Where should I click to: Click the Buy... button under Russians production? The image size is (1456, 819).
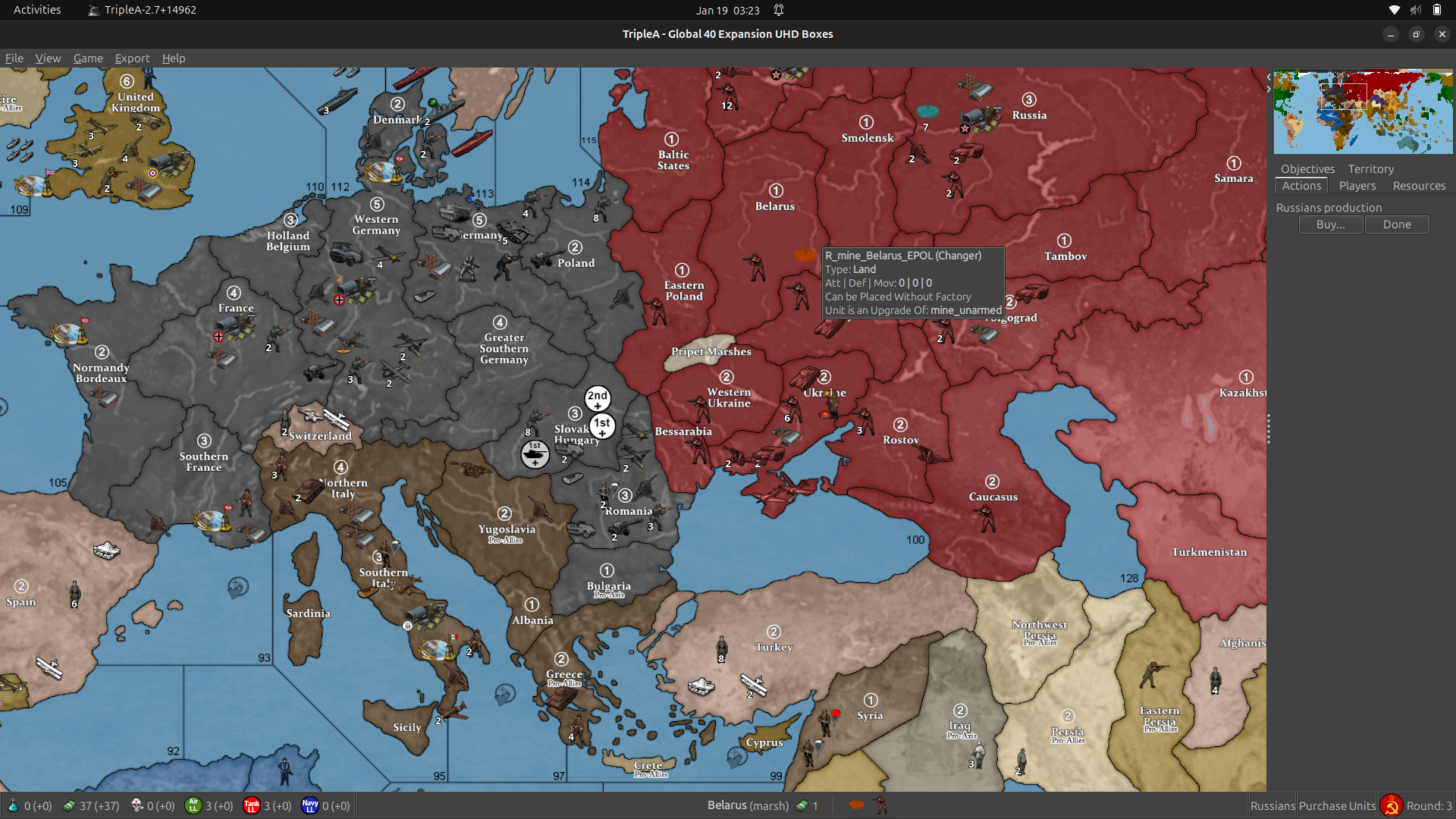(1330, 224)
